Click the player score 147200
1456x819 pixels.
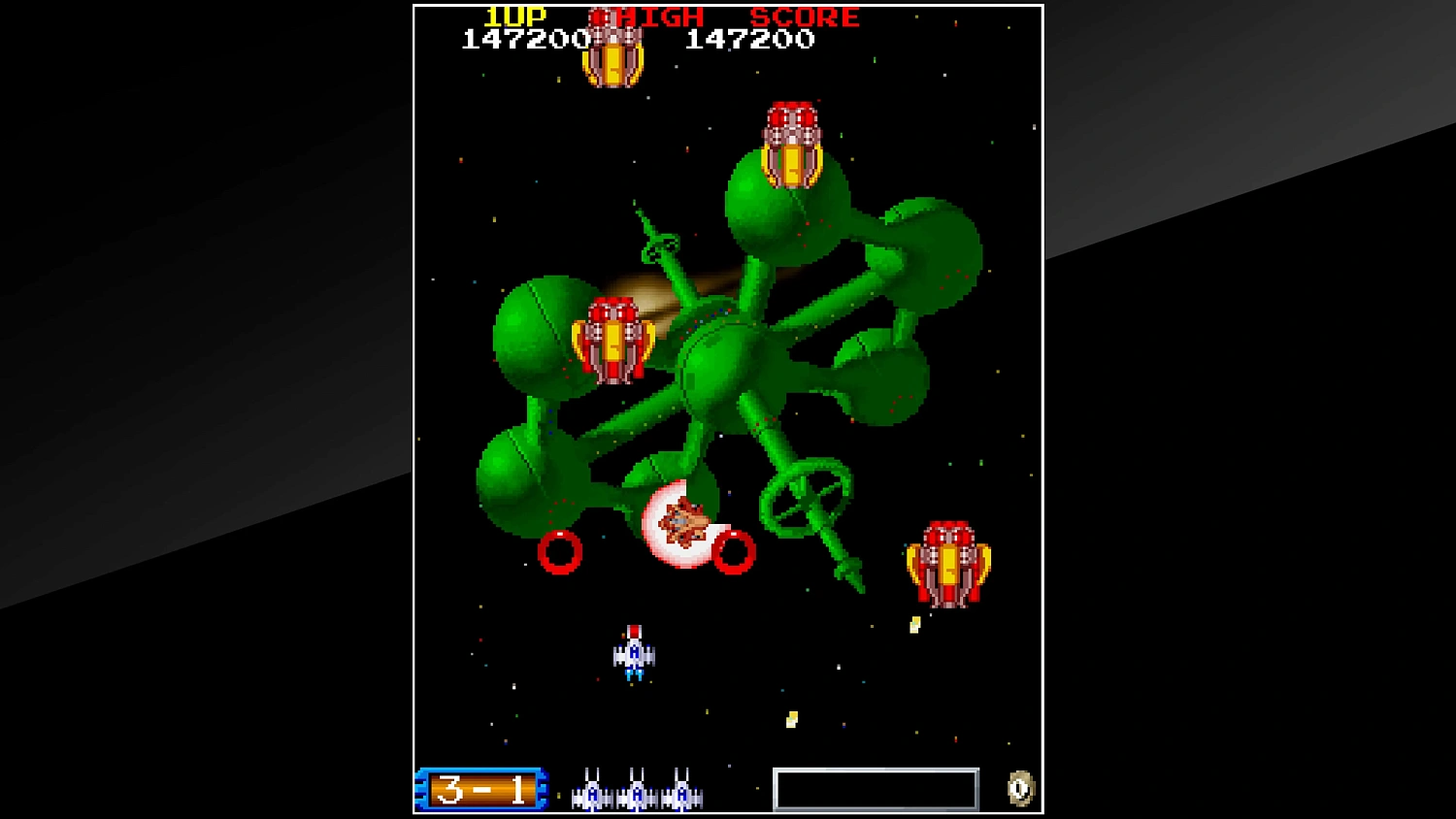(x=522, y=39)
